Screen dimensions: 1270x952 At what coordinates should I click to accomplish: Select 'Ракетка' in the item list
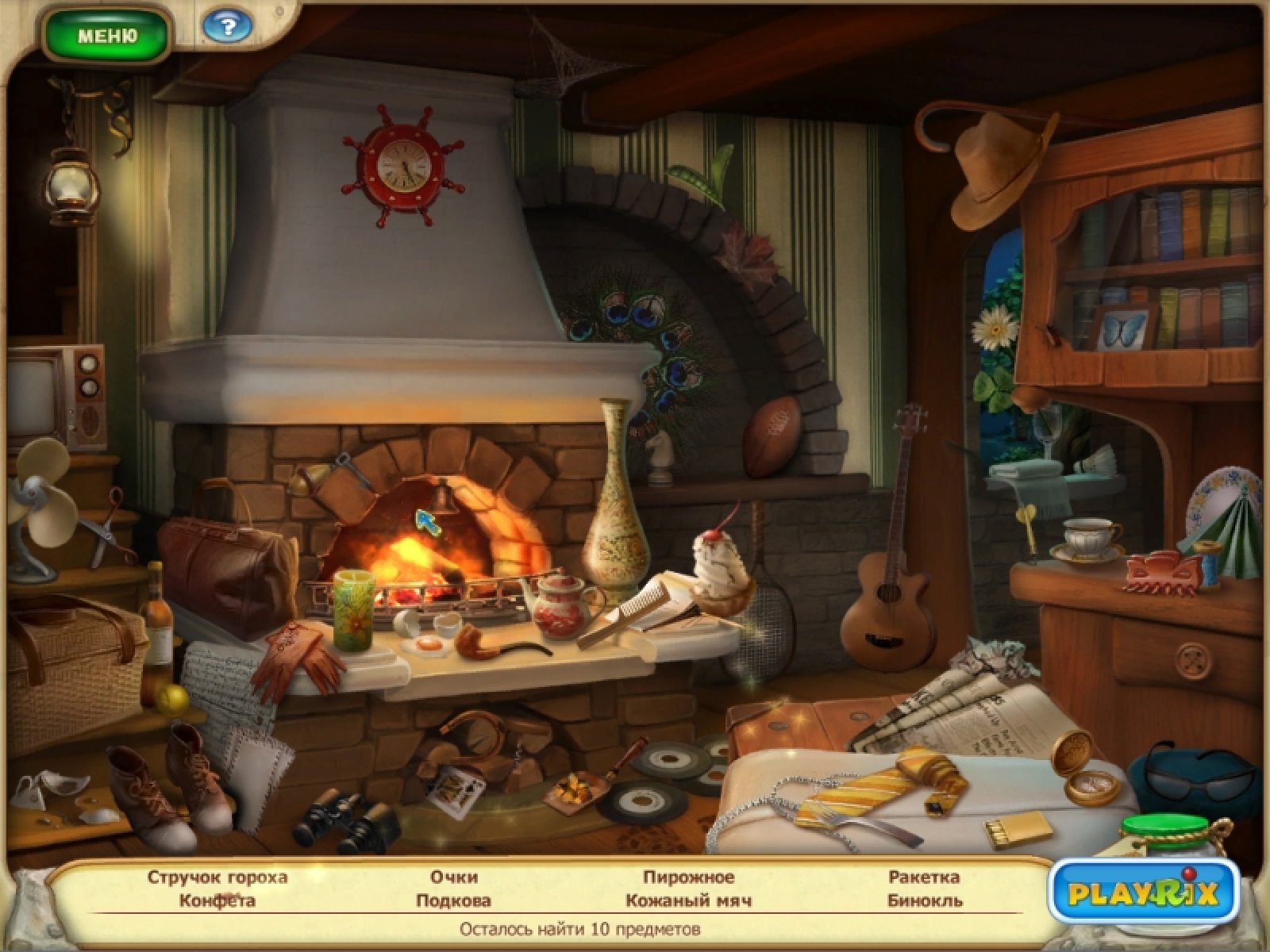924,877
